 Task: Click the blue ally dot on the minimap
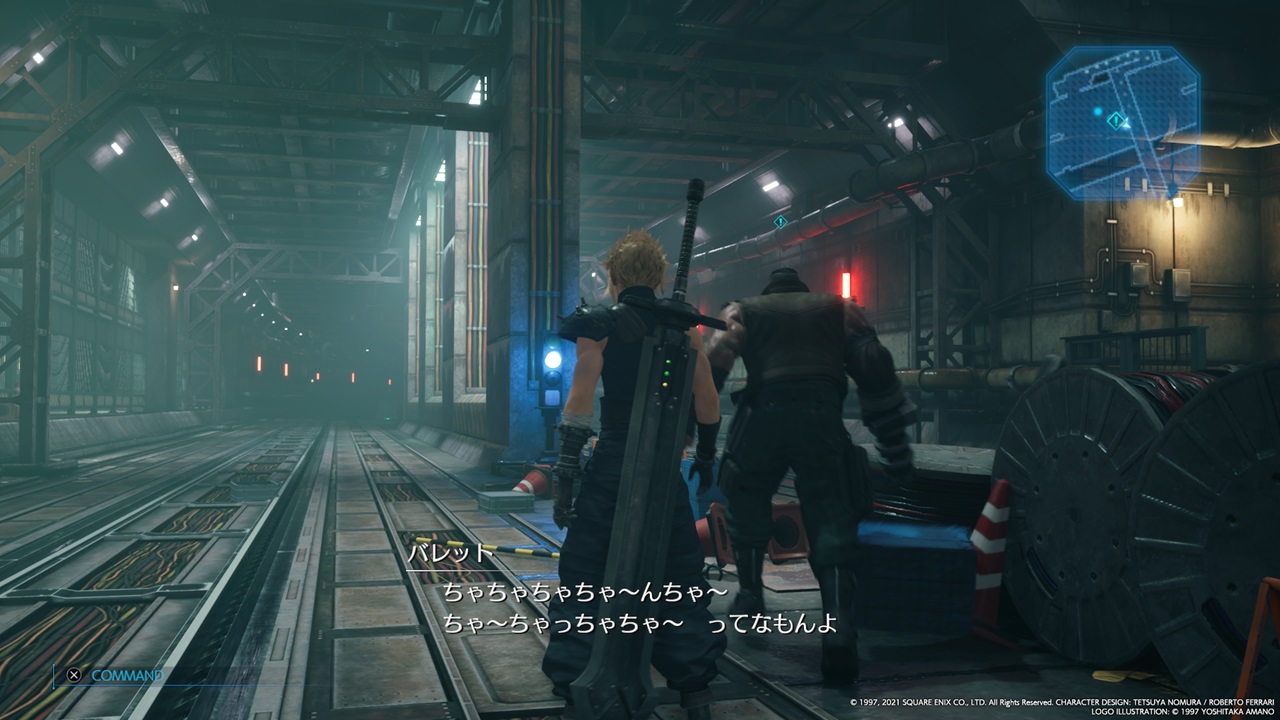[x=1098, y=110]
